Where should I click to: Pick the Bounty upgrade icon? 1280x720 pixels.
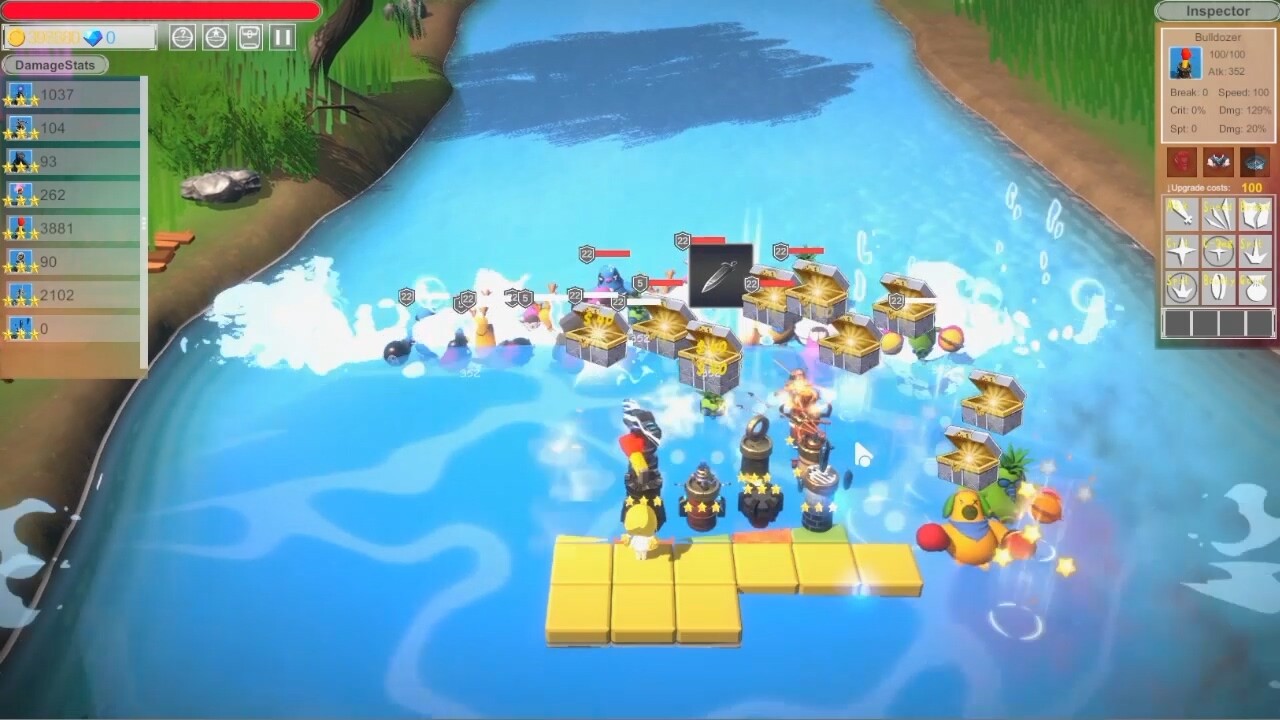tap(1218, 288)
